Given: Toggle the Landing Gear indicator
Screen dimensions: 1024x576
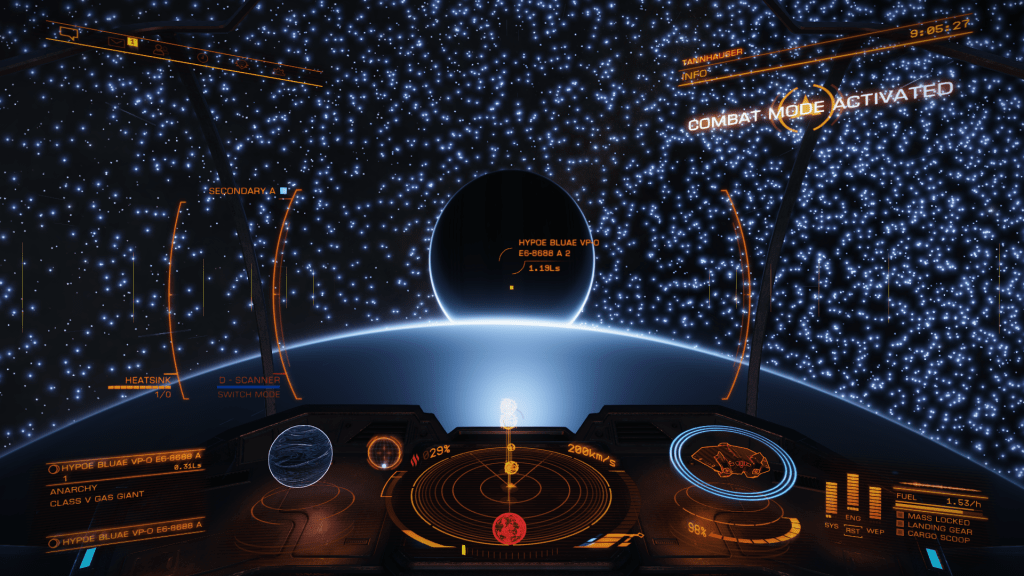Looking at the screenshot, I should [934, 524].
